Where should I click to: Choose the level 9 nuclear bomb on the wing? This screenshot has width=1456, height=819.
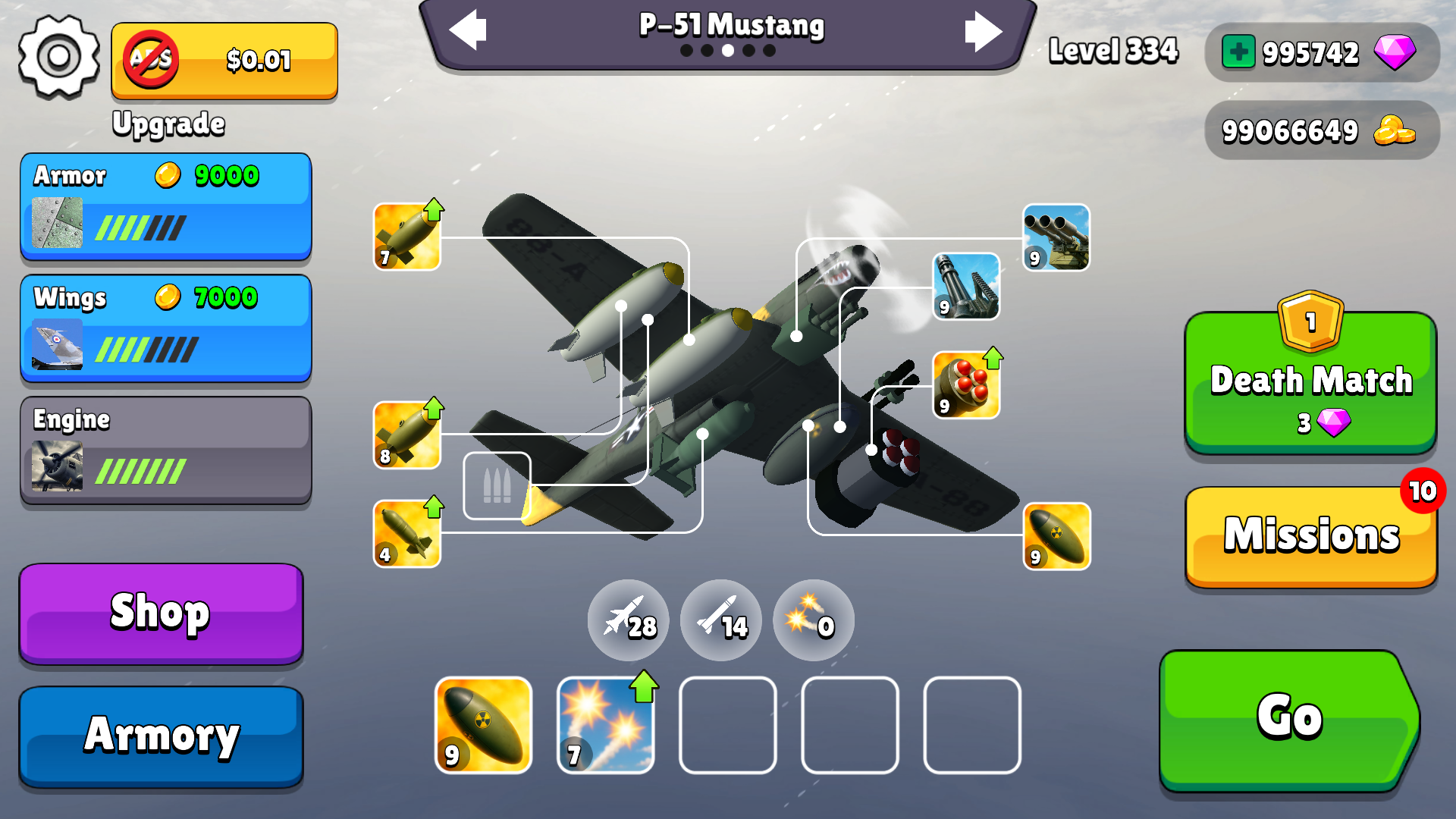[x=1056, y=535]
